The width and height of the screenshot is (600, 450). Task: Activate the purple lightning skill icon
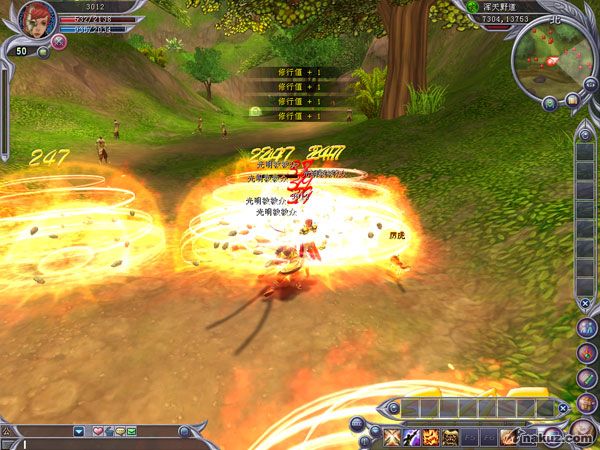pos(411,436)
